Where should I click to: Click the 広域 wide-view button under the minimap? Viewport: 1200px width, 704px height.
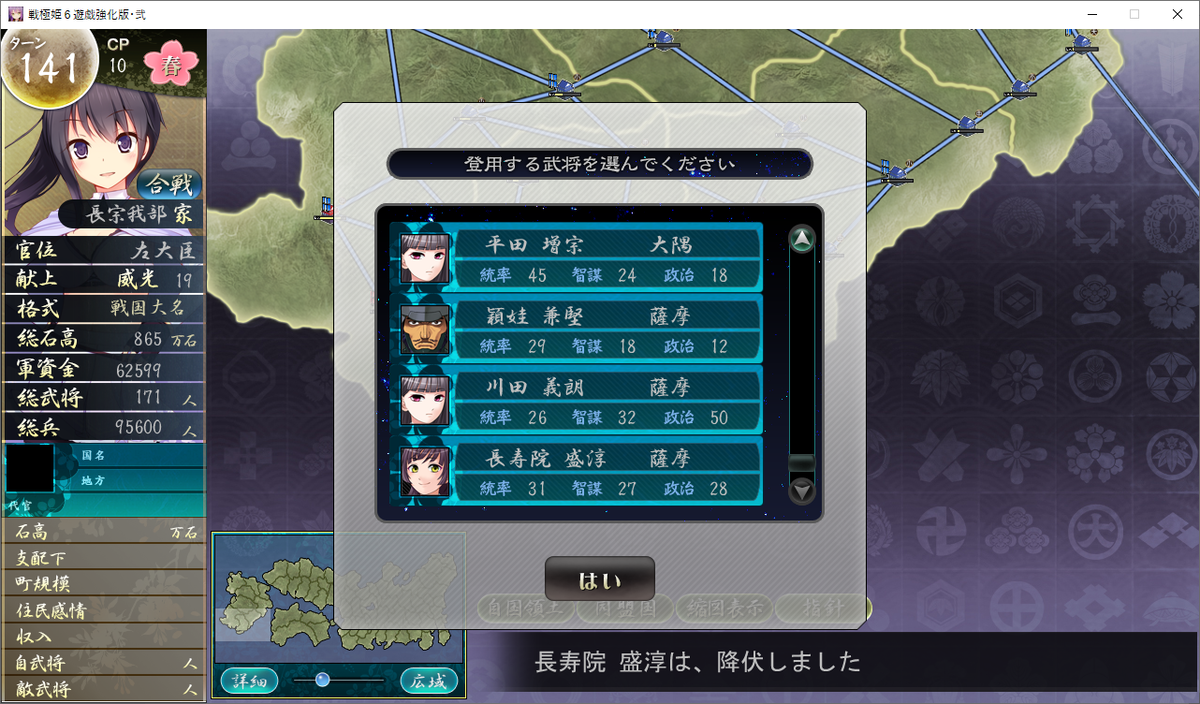coord(429,681)
